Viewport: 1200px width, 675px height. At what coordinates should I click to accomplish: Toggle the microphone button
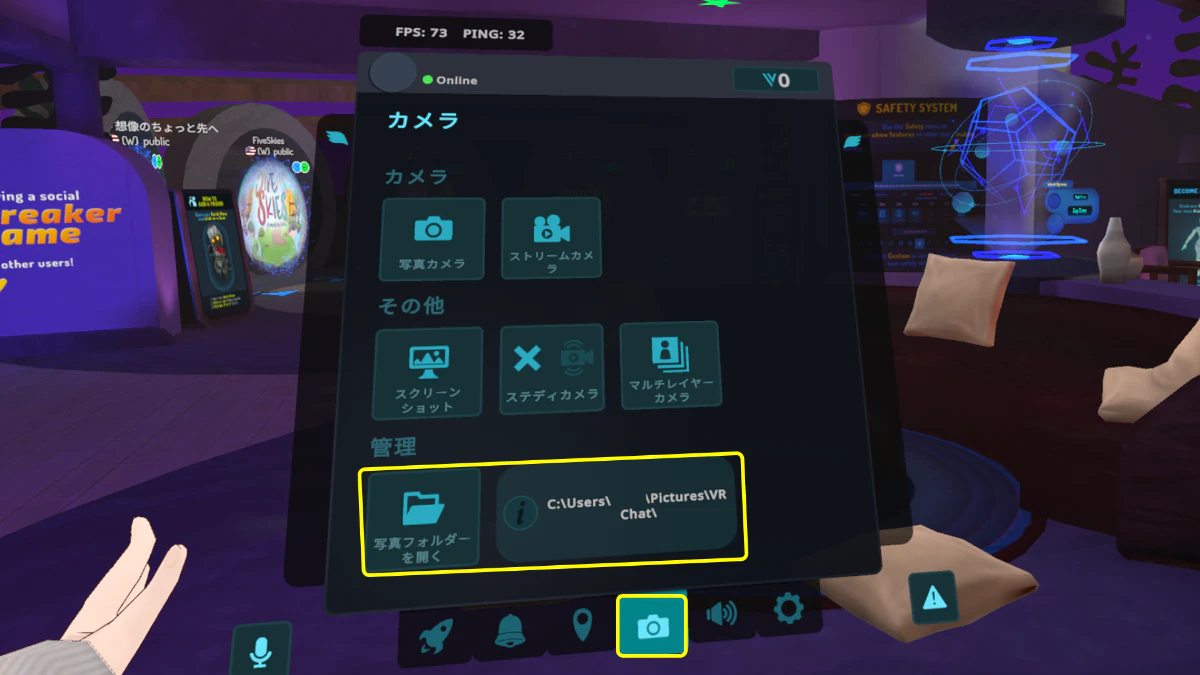click(x=260, y=652)
